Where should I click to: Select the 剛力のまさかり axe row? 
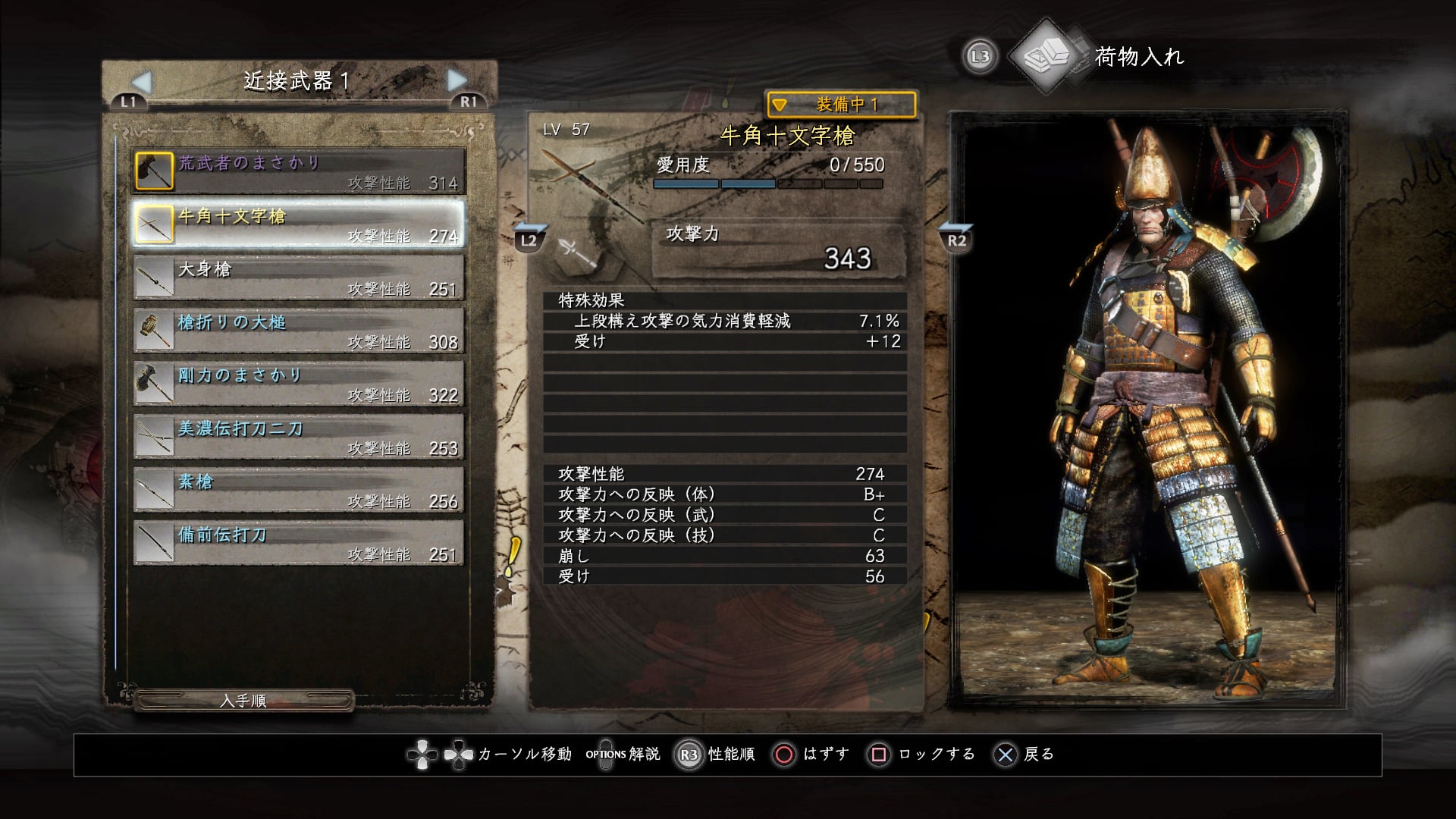pos(298,384)
